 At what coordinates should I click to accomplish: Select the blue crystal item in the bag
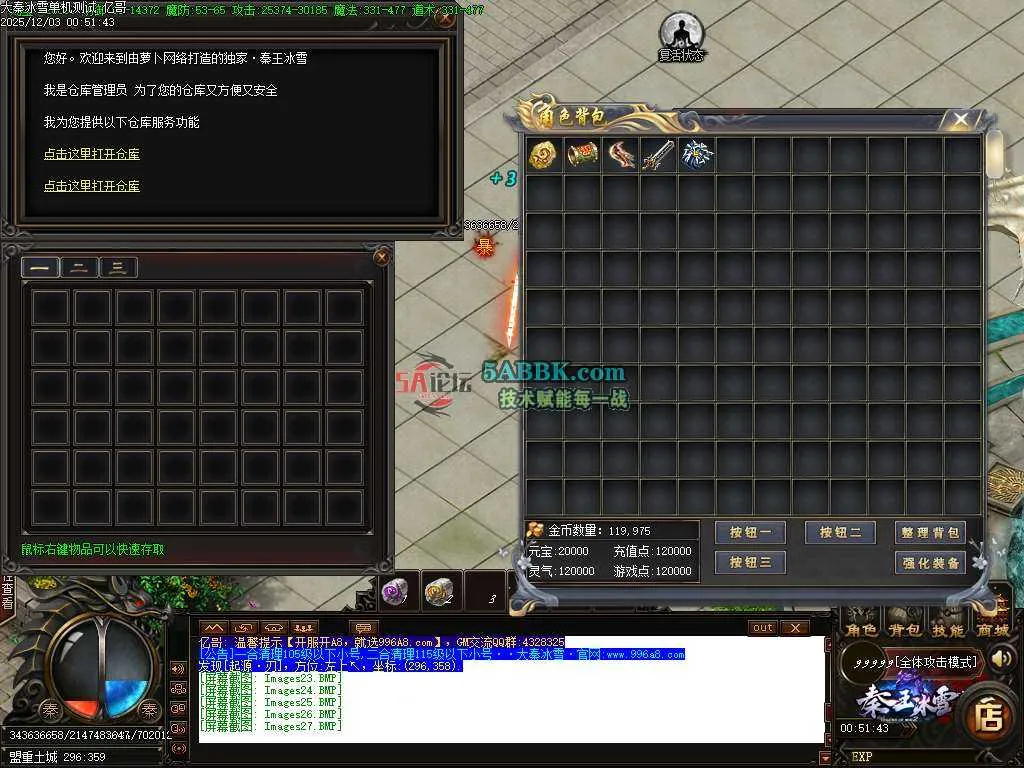[696, 154]
